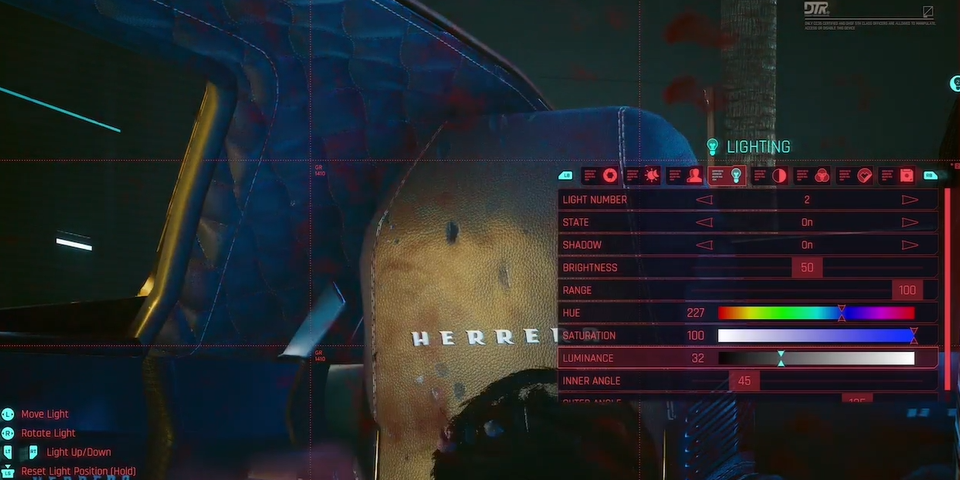960x480 pixels.
Task: Switch to the sun settings tab
Action: coord(651,176)
